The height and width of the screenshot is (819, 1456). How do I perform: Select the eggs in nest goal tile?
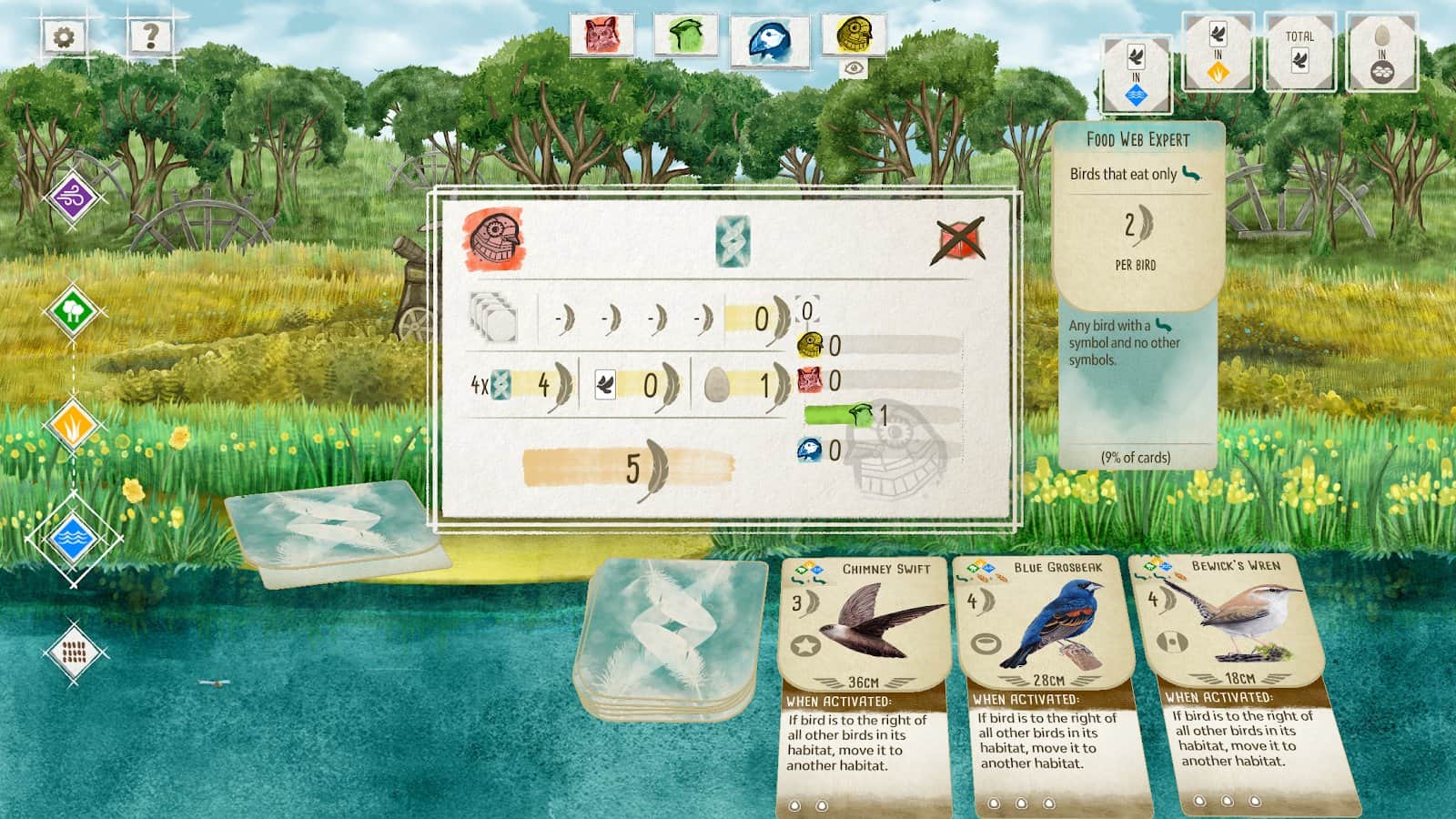1381,51
